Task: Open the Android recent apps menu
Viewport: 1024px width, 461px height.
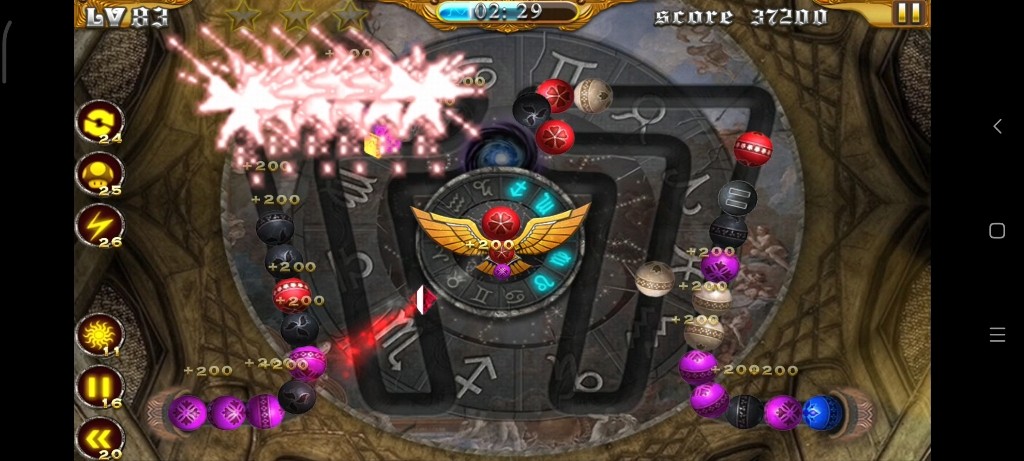Action: tap(997, 335)
